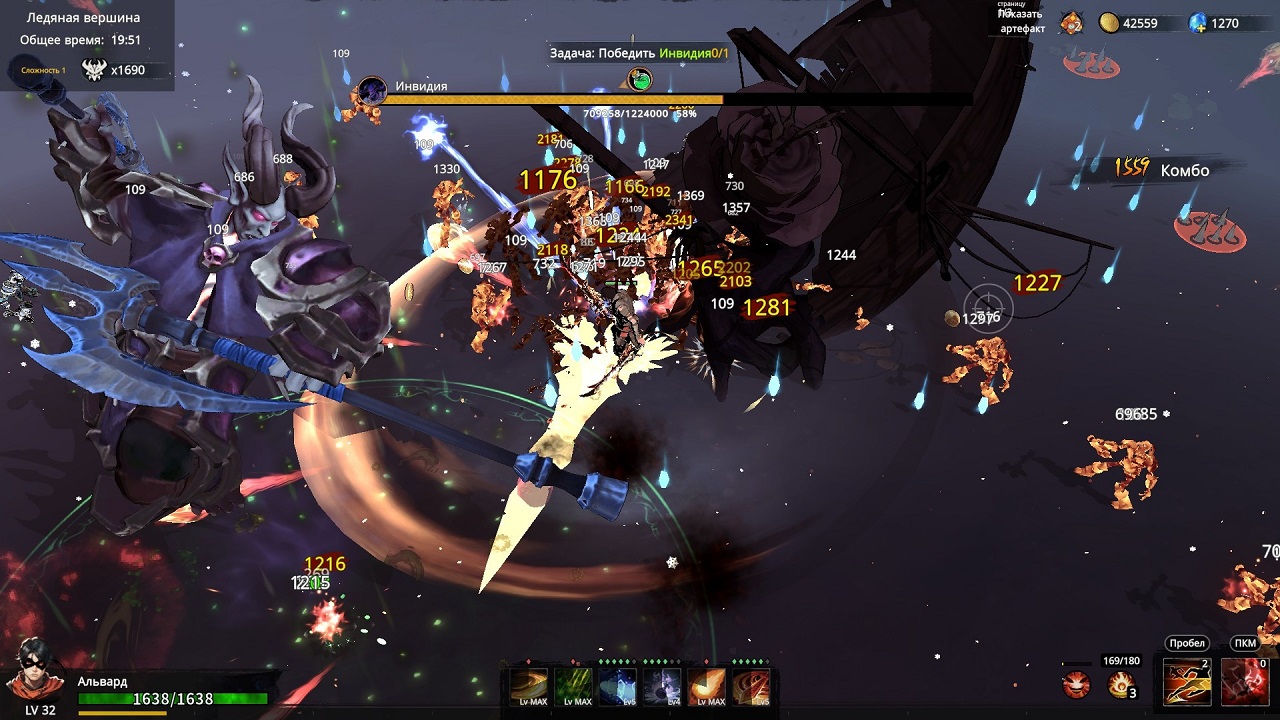Screen dimensions: 1280x720
Task: Use the red spiral blade skill
Action: click(750, 686)
